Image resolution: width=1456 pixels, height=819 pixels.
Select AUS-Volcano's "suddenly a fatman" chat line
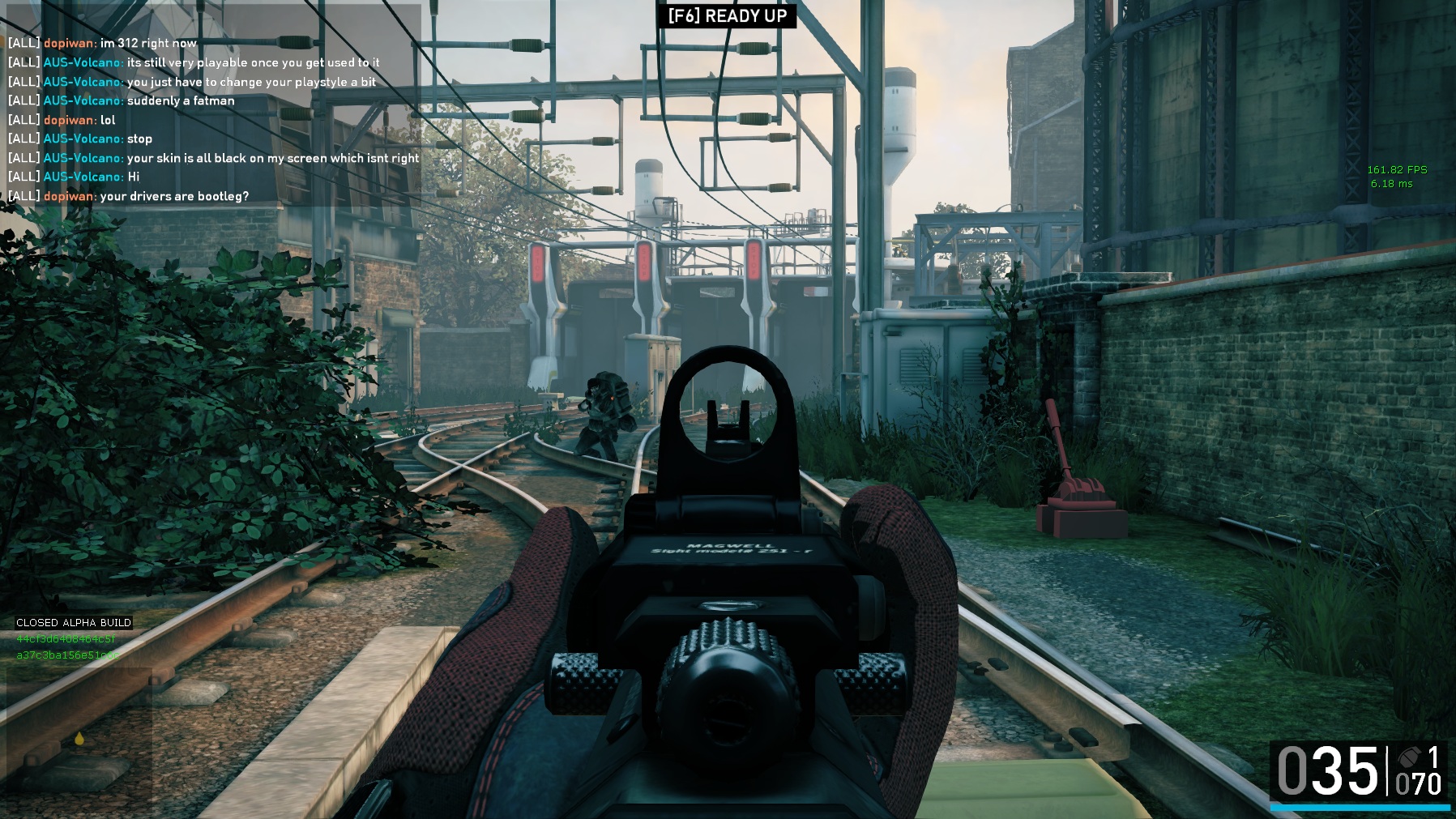coord(180,100)
